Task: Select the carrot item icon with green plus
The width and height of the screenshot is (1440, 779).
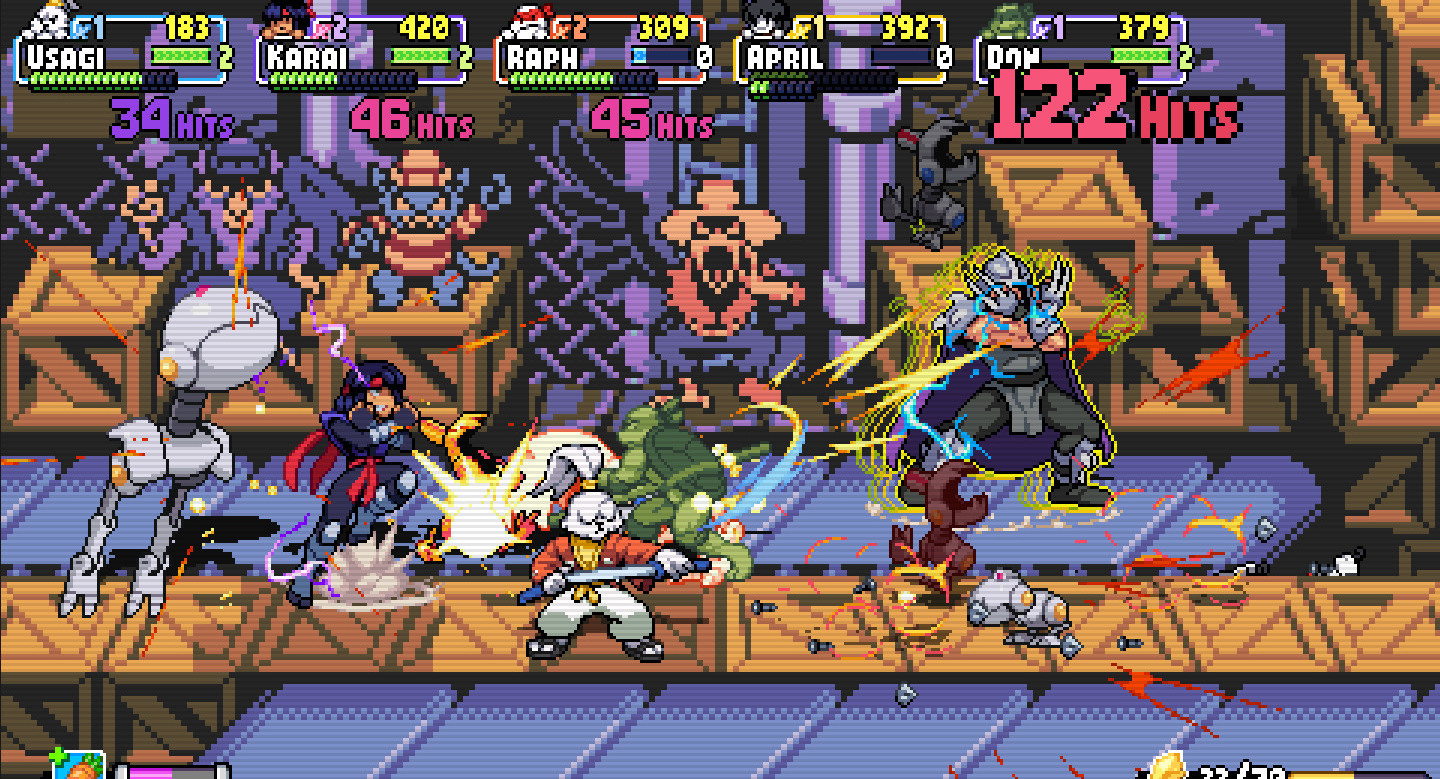Action: (79, 765)
